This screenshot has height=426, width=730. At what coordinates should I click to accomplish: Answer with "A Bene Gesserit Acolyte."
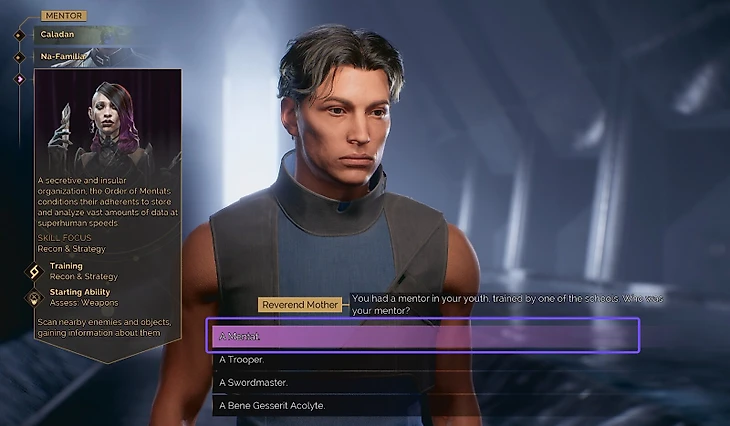click(x=422, y=405)
